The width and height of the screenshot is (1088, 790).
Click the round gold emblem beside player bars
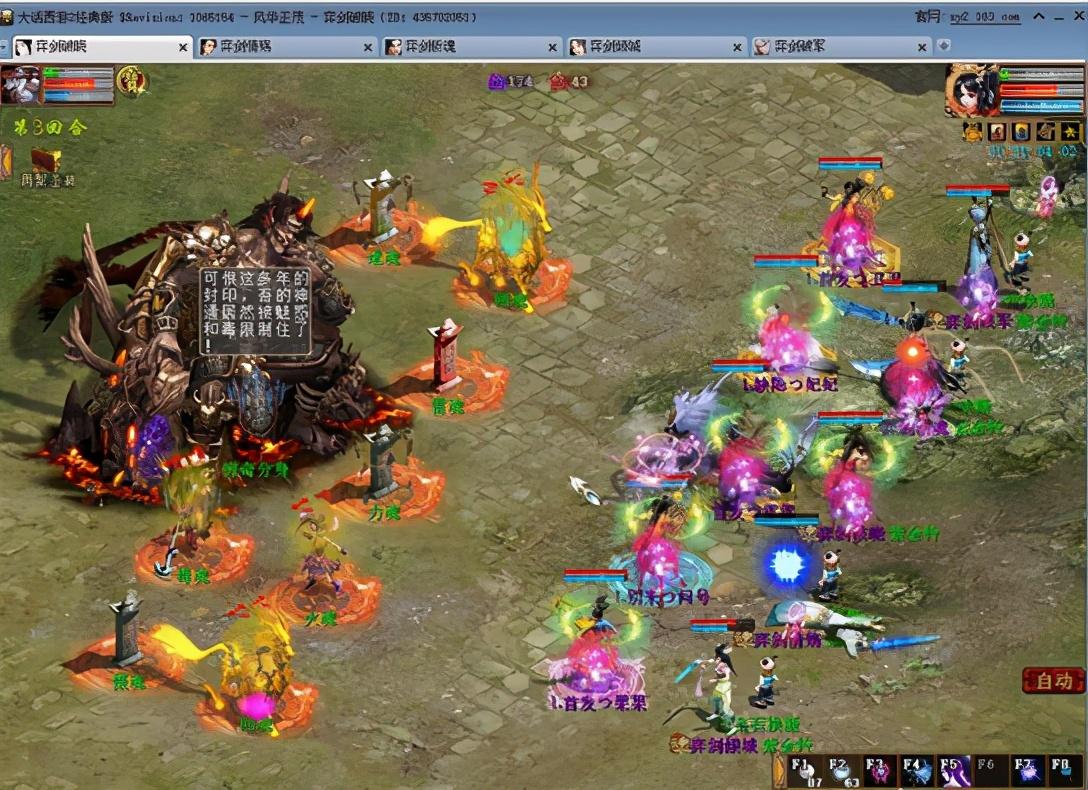click(132, 80)
